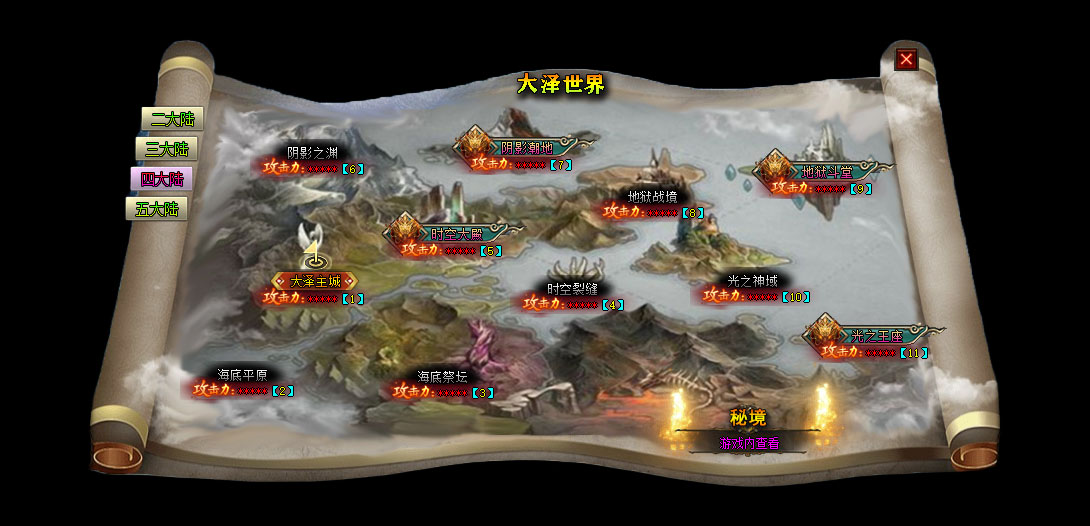Choose the 海底祭坛 location
Viewport: 1090px width, 526px height.
tap(442, 377)
